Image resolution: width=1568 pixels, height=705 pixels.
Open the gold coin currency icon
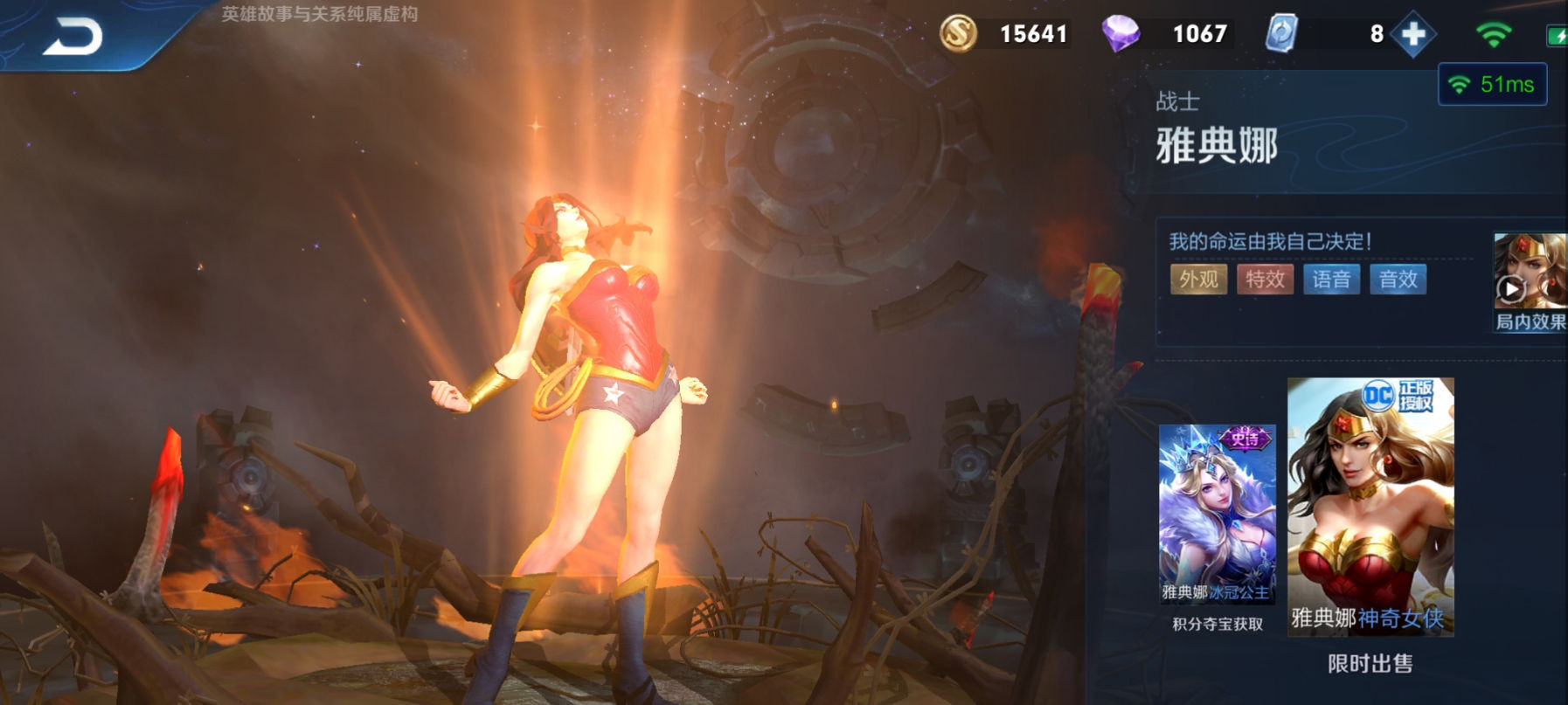[x=958, y=34]
